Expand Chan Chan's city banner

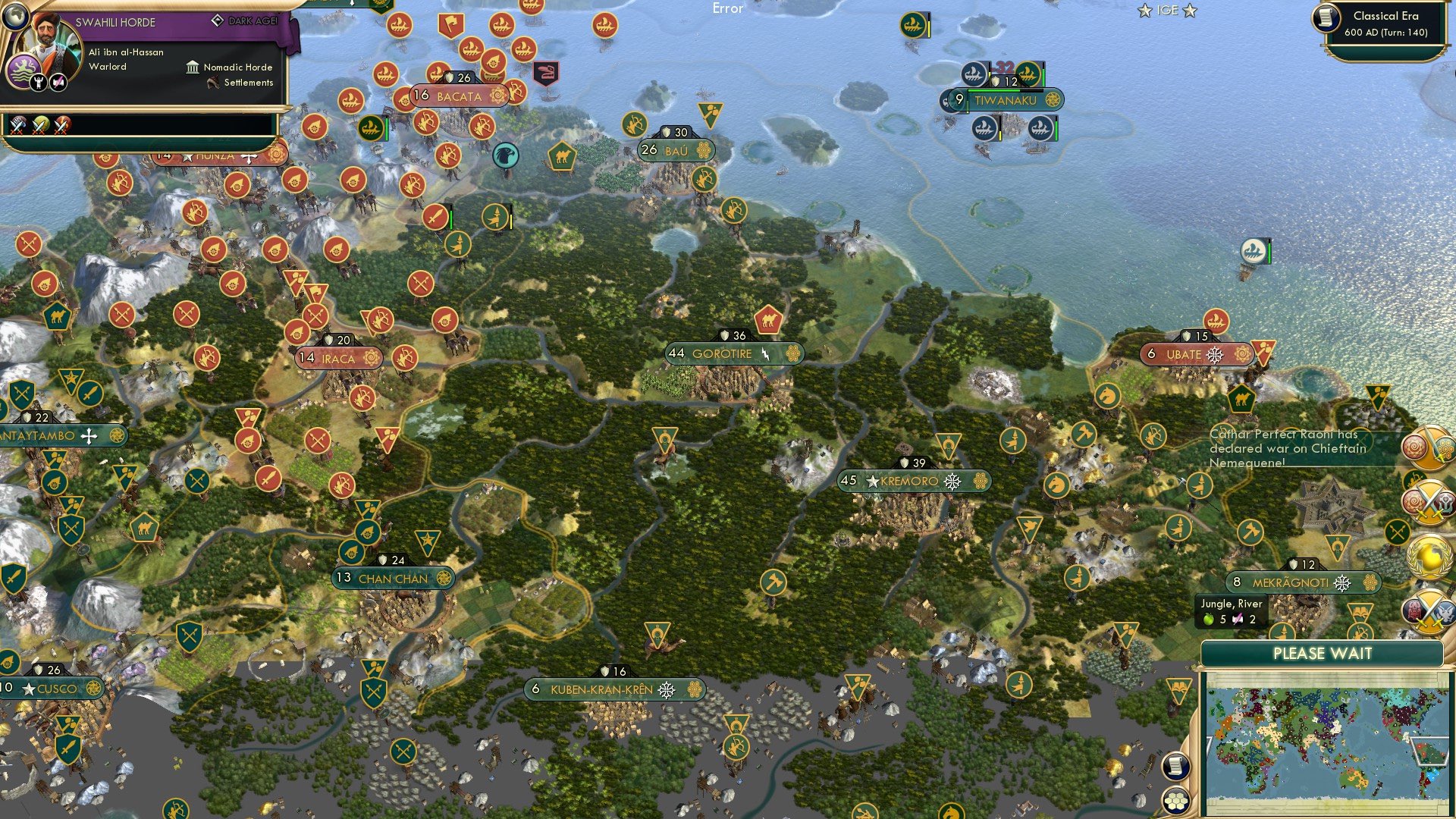393,578
